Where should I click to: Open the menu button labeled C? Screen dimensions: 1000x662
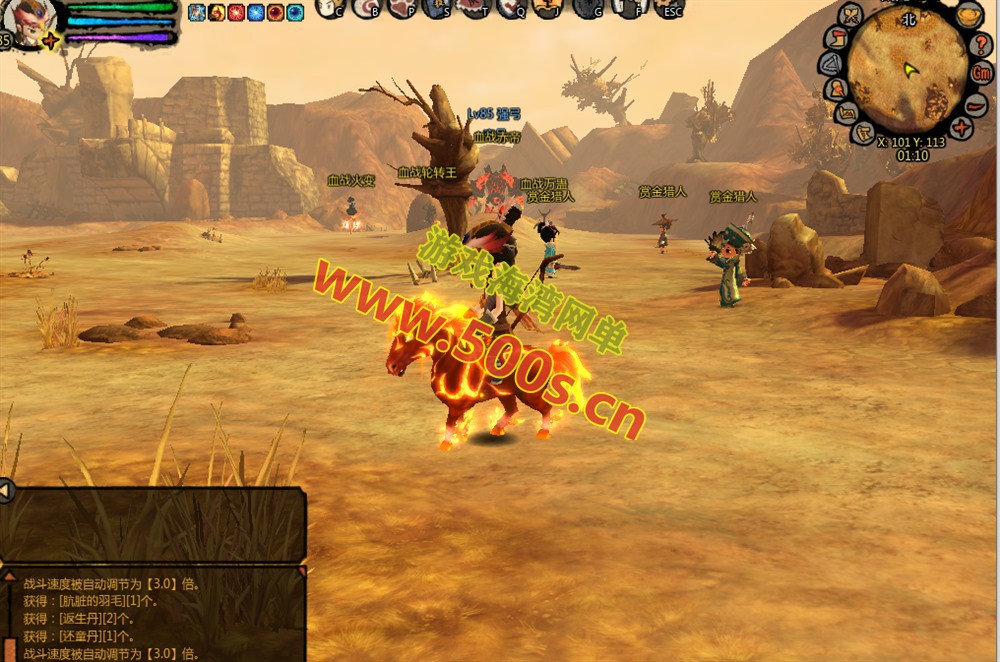point(330,9)
